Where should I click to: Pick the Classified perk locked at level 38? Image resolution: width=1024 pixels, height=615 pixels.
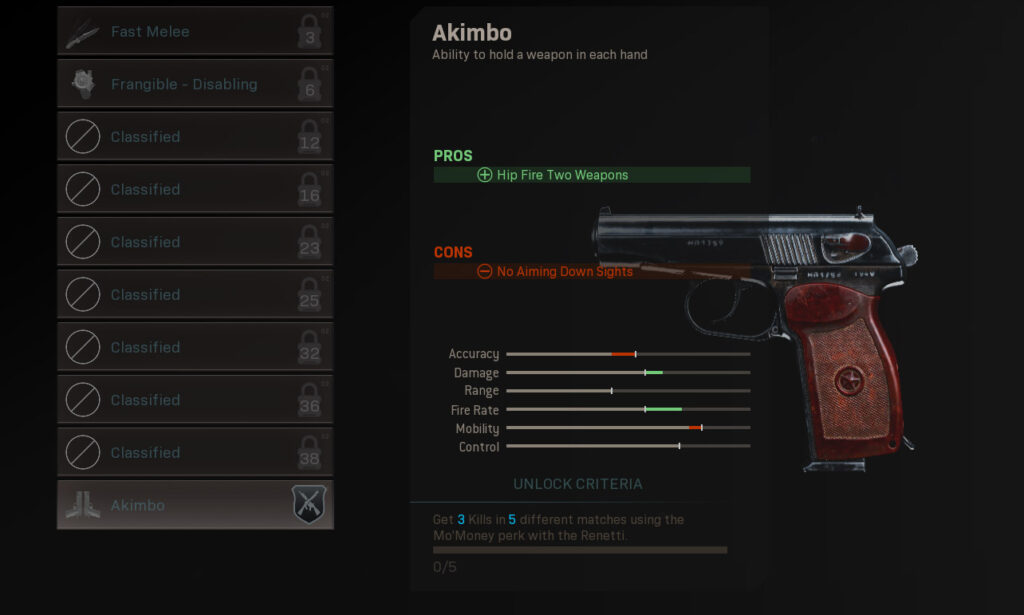[195, 452]
